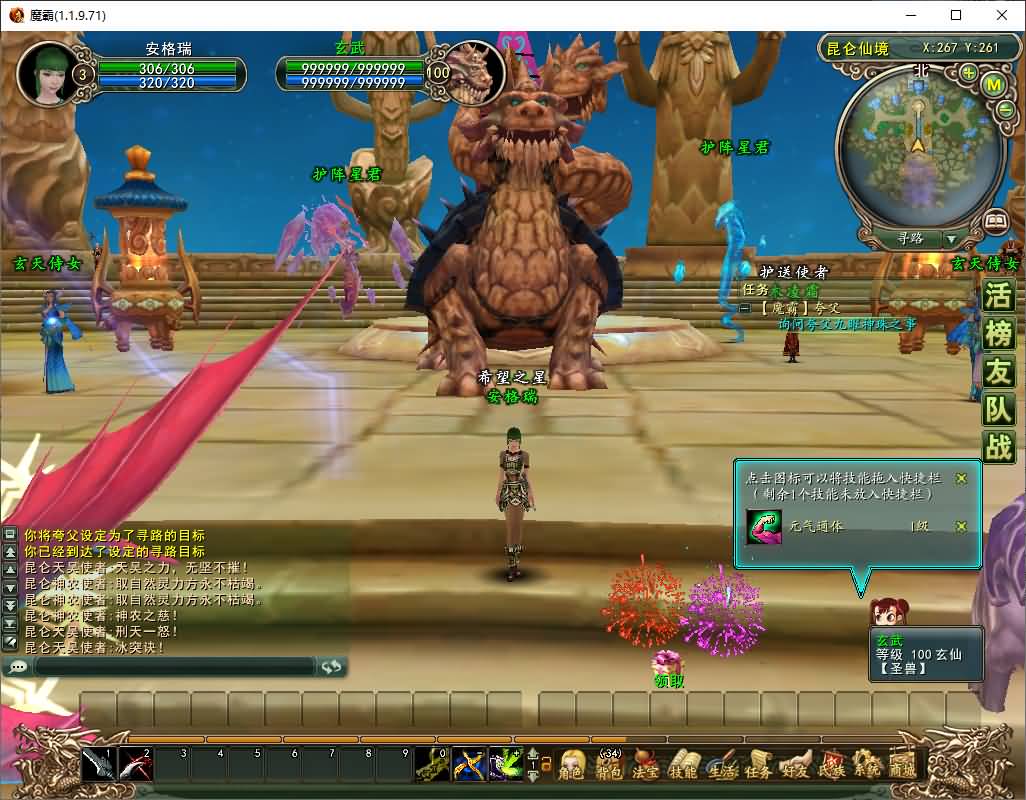Open the 商城 shop

click(x=902, y=765)
